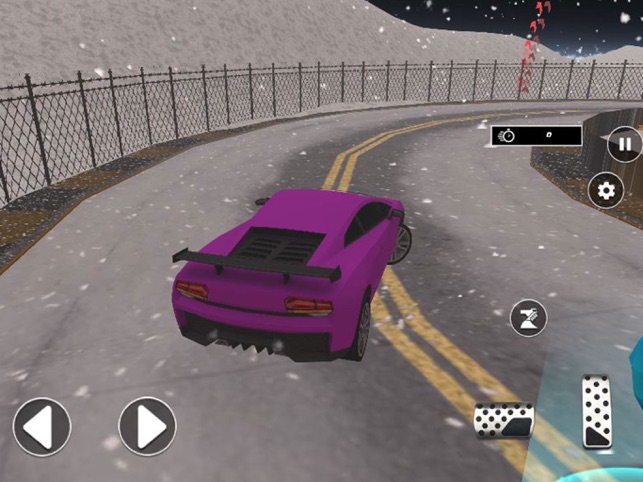
Task: Pause the game
Action: coord(624,145)
